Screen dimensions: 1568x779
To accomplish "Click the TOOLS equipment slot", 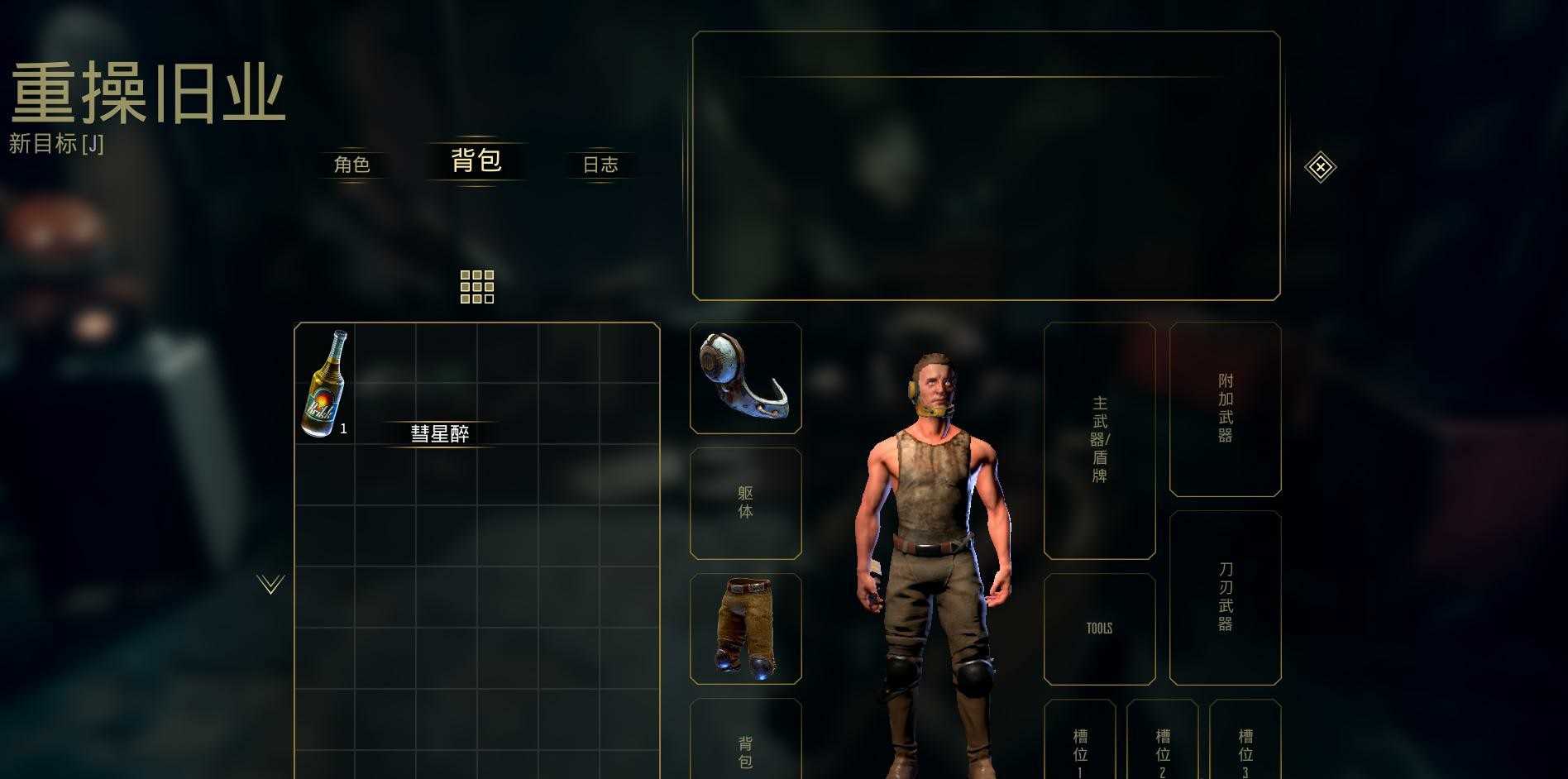I will click(1099, 628).
